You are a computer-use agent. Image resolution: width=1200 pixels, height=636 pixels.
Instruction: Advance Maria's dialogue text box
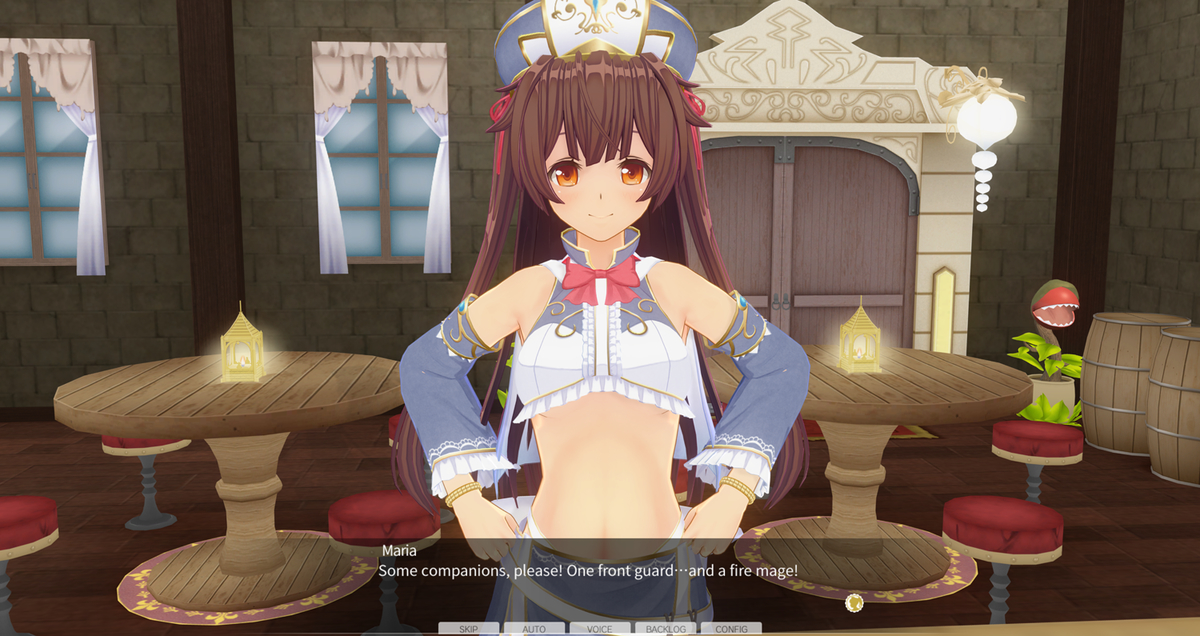600,572
